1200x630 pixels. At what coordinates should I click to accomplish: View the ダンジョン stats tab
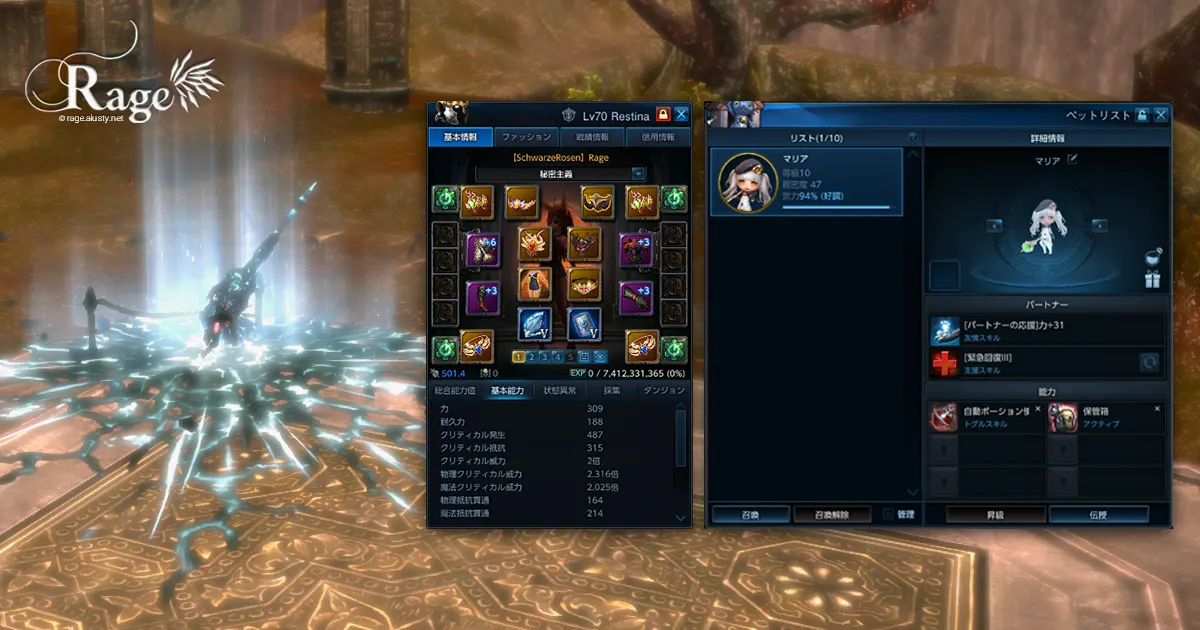pyautogui.click(x=663, y=390)
